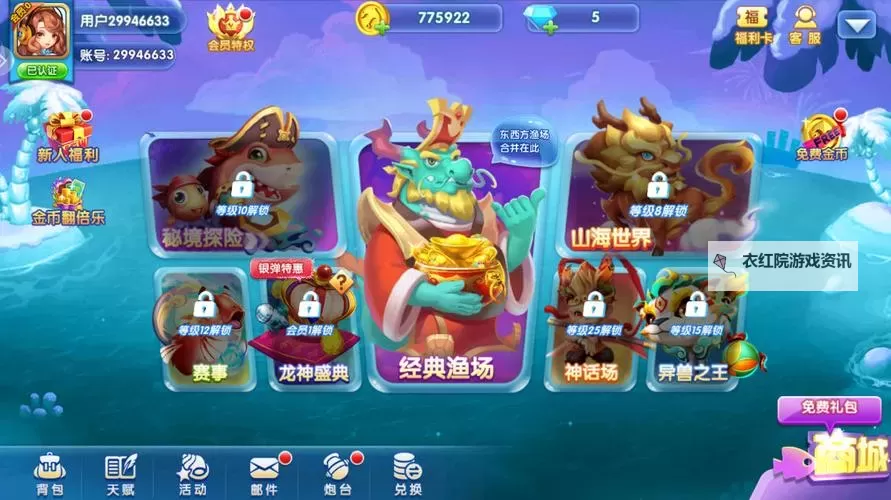This screenshot has width=891, height=500.
Task: Claim the 免费礼包 free gift pack
Action: coord(827,408)
